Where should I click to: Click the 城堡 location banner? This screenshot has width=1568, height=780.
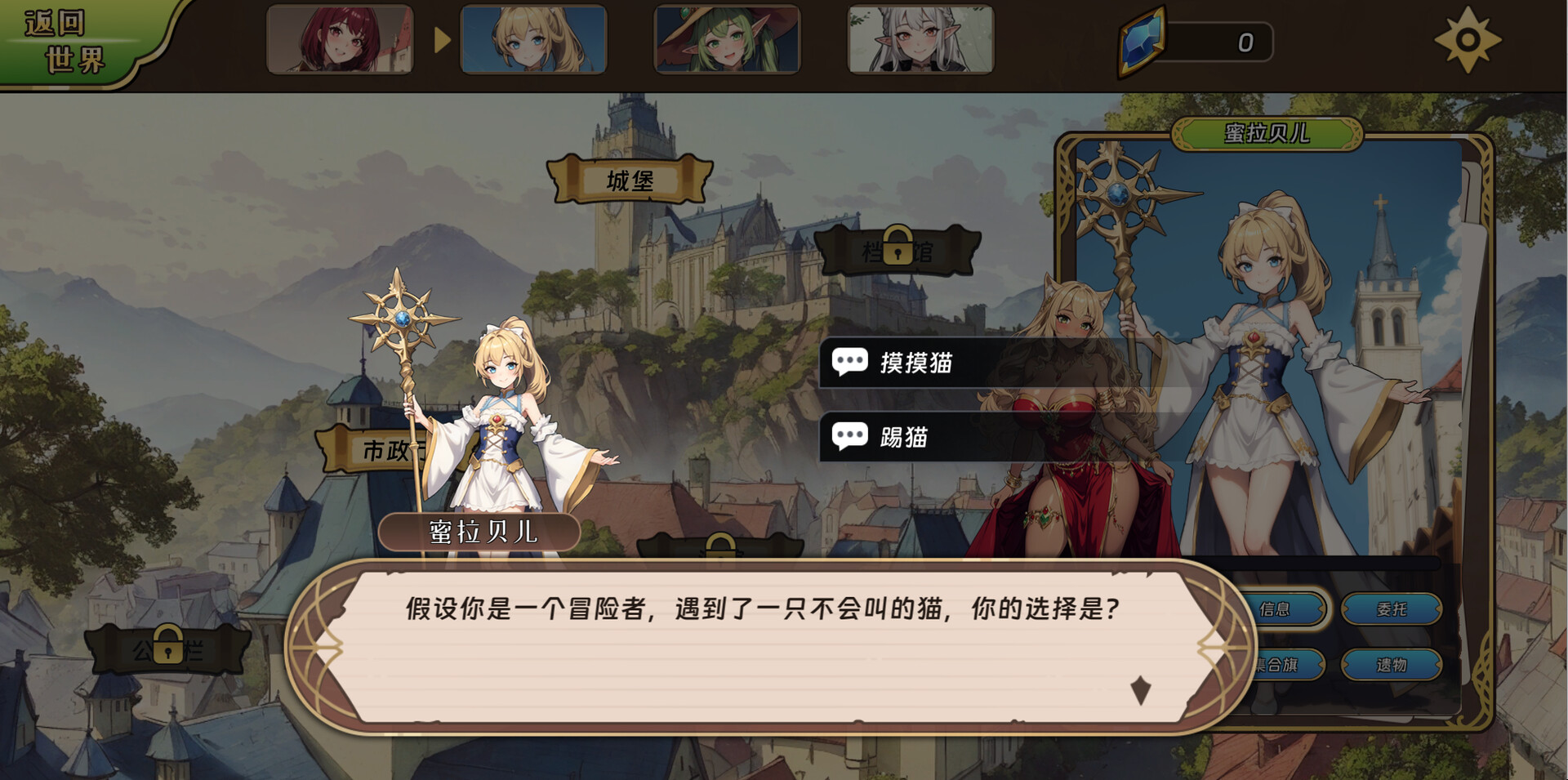629,182
